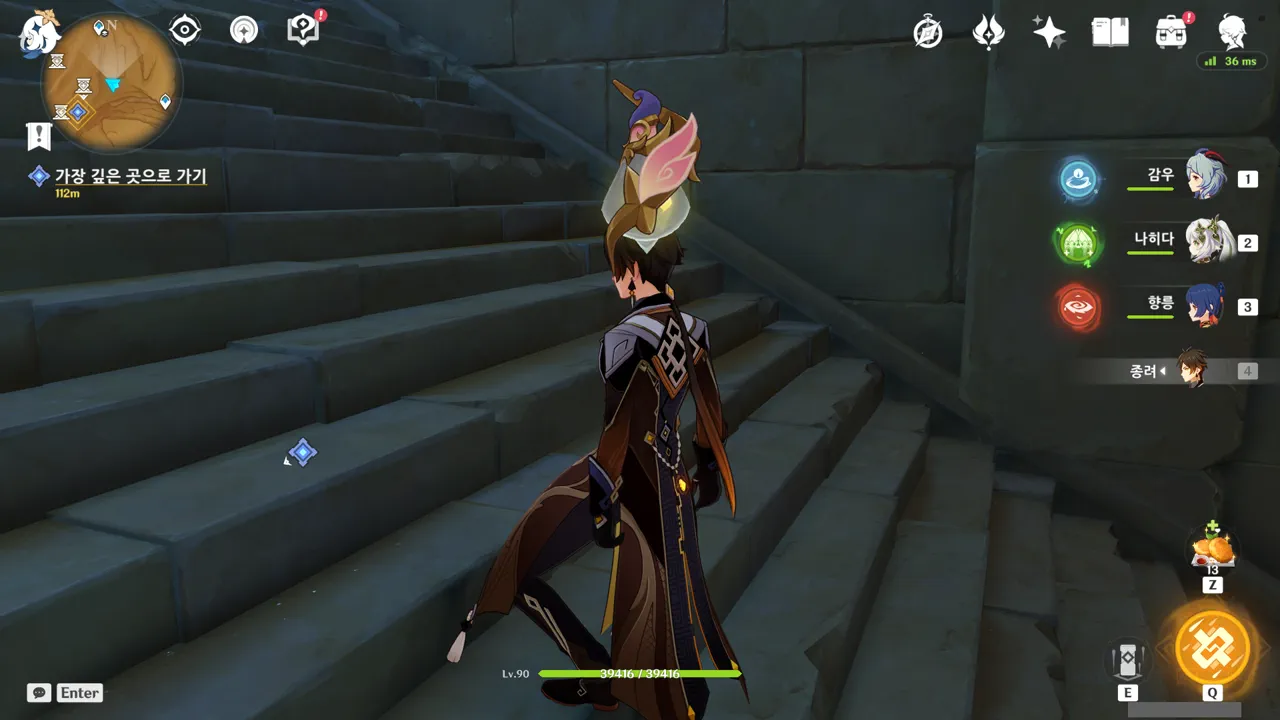Switch to party member 감우
This screenshot has width=1280, height=720.
click(x=1205, y=178)
